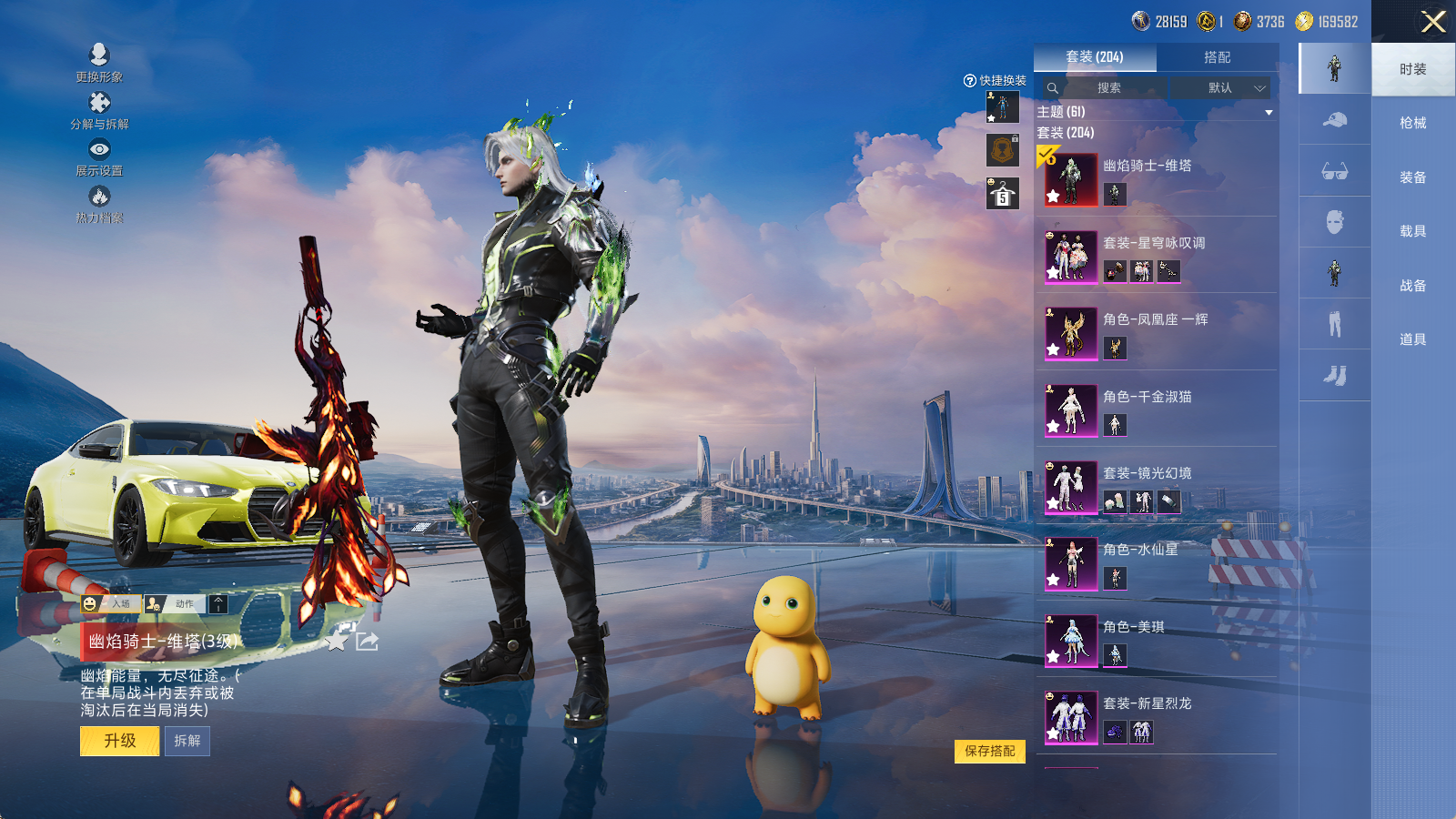This screenshot has width=1456, height=819.
Task: Open the 战备 category
Action: pos(1412,286)
